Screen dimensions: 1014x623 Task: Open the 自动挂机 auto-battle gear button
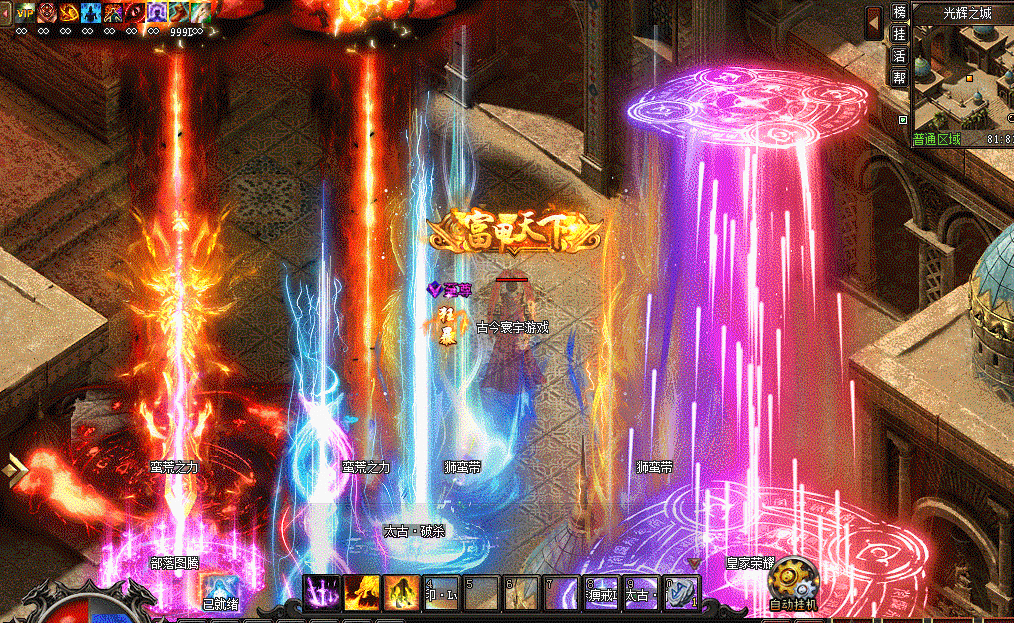click(x=794, y=580)
